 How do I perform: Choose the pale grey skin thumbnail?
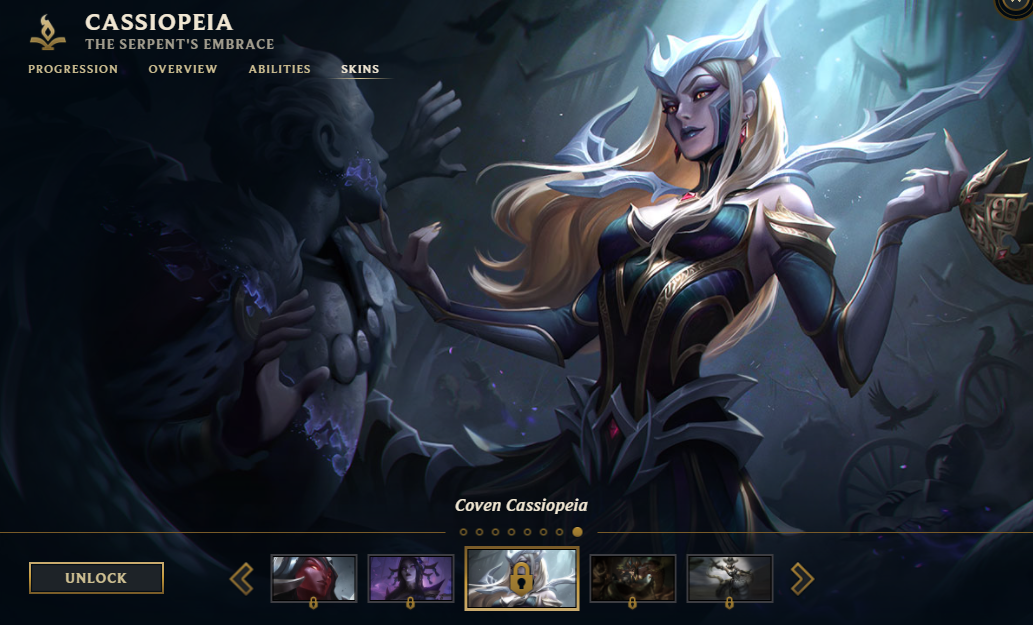730,578
